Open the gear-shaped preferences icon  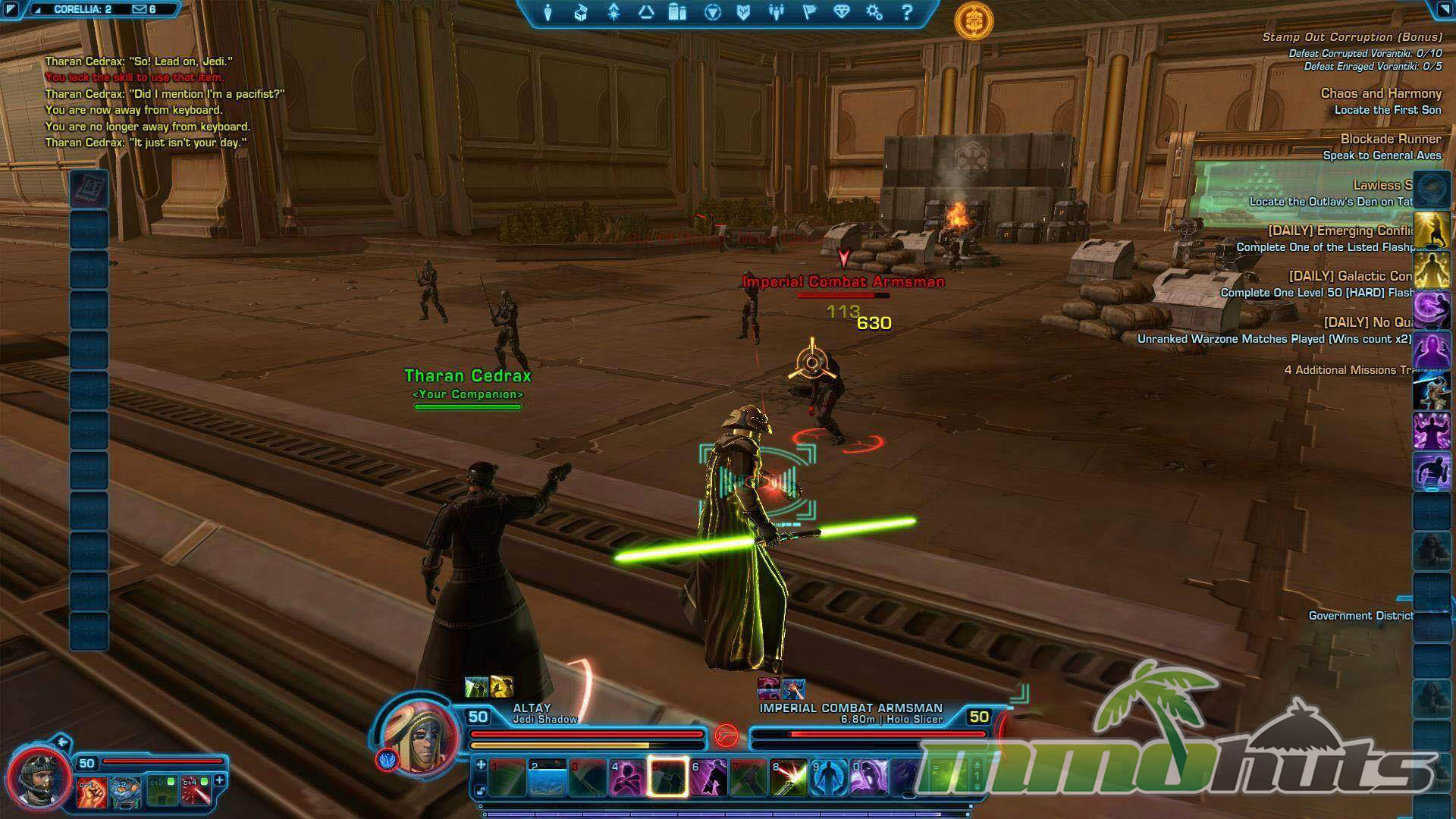pyautogui.click(x=874, y=13)
